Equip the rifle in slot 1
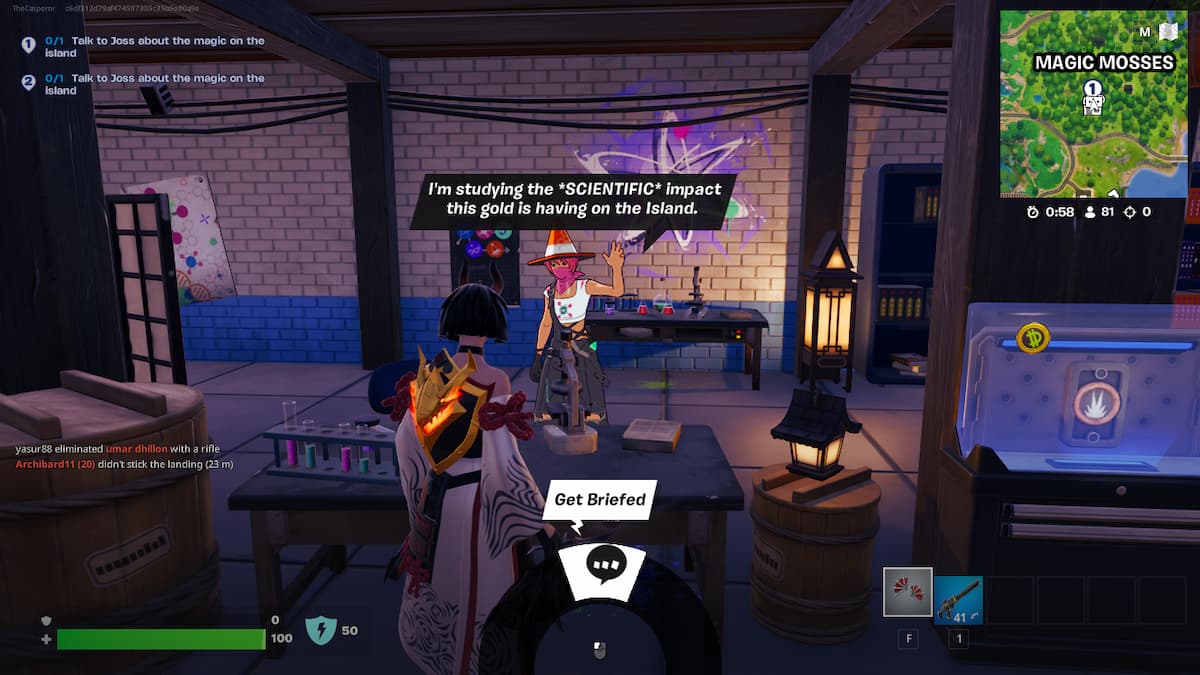Screen dimensions: 1200x675 [x=958, y=599]
